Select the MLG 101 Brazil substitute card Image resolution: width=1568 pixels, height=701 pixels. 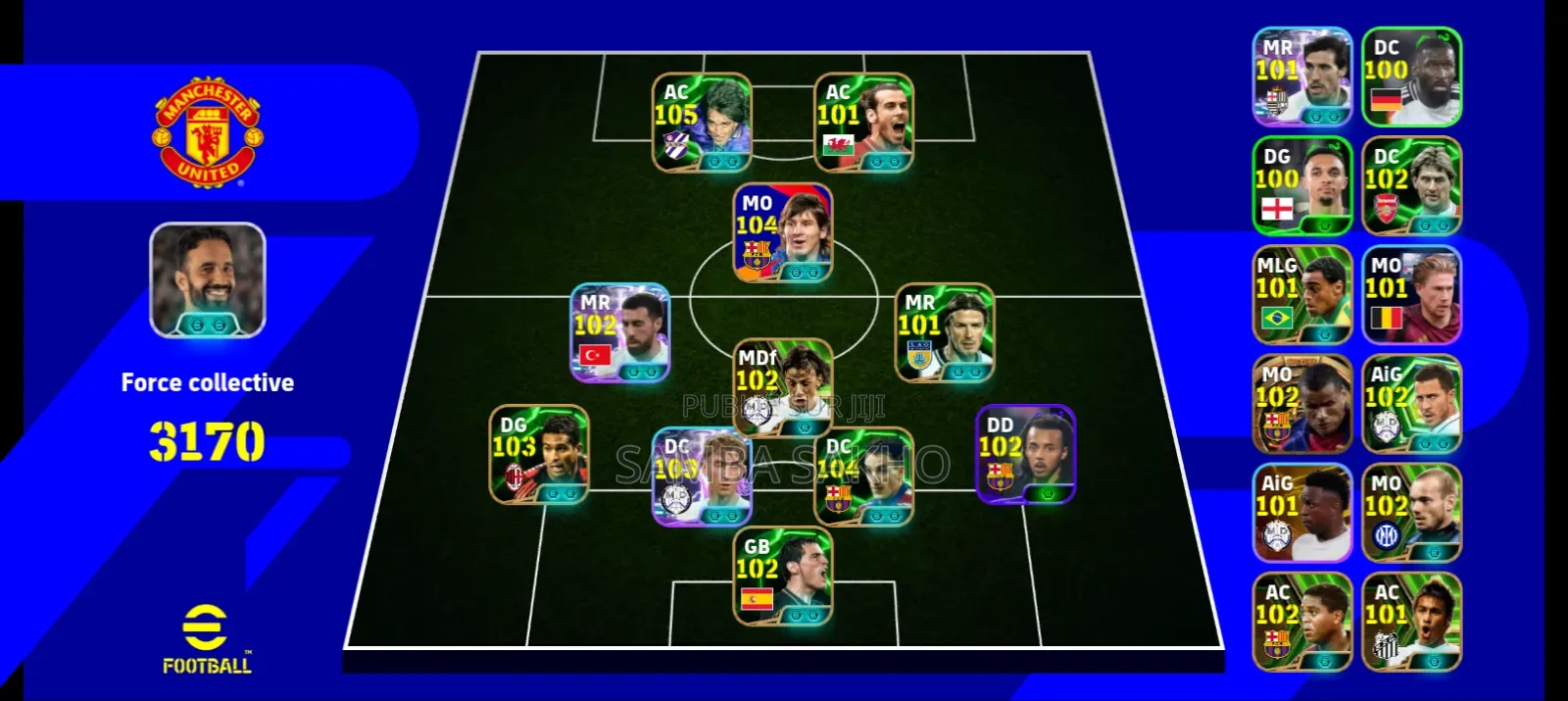(x=1302, y=294)
